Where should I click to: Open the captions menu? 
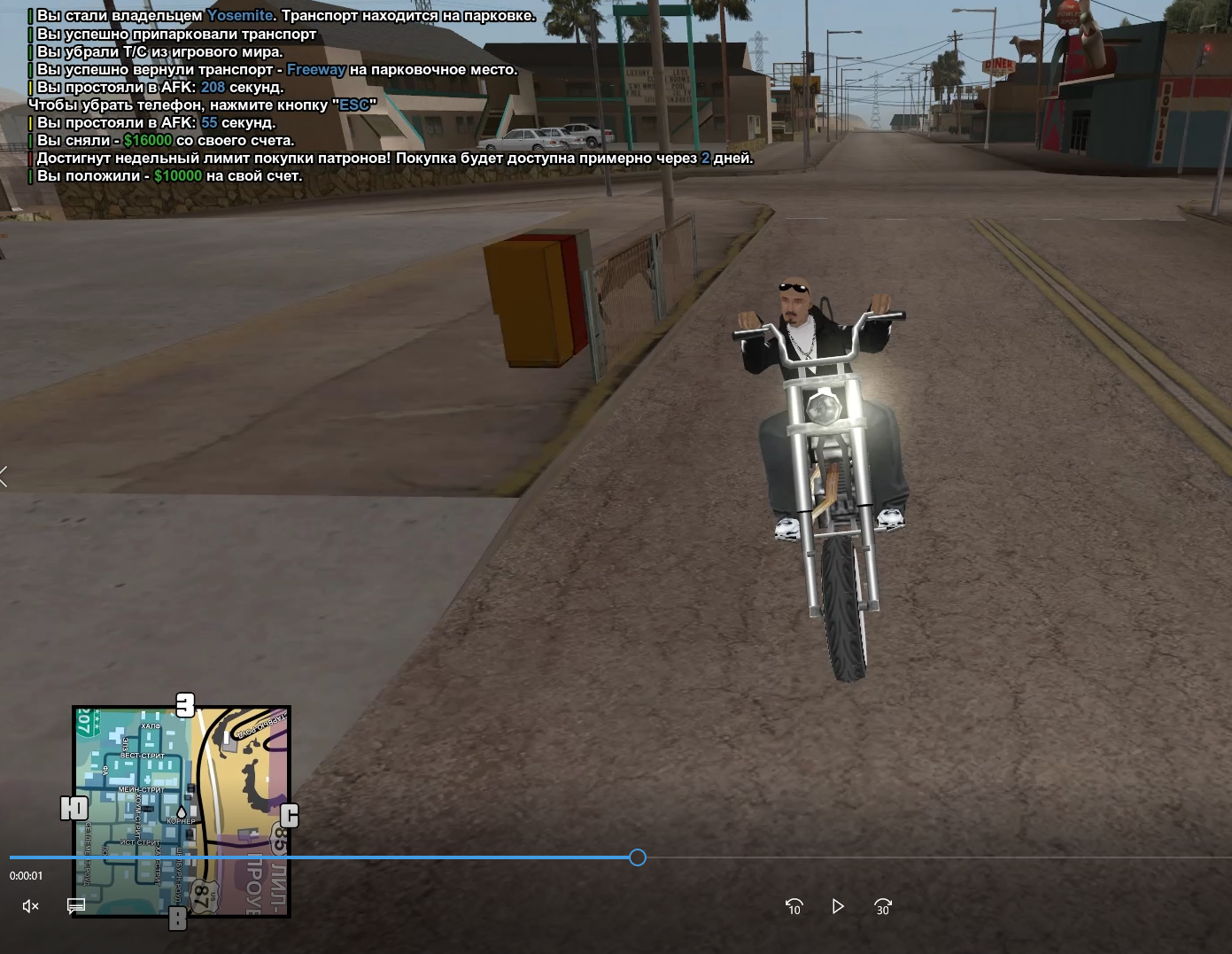76,905
